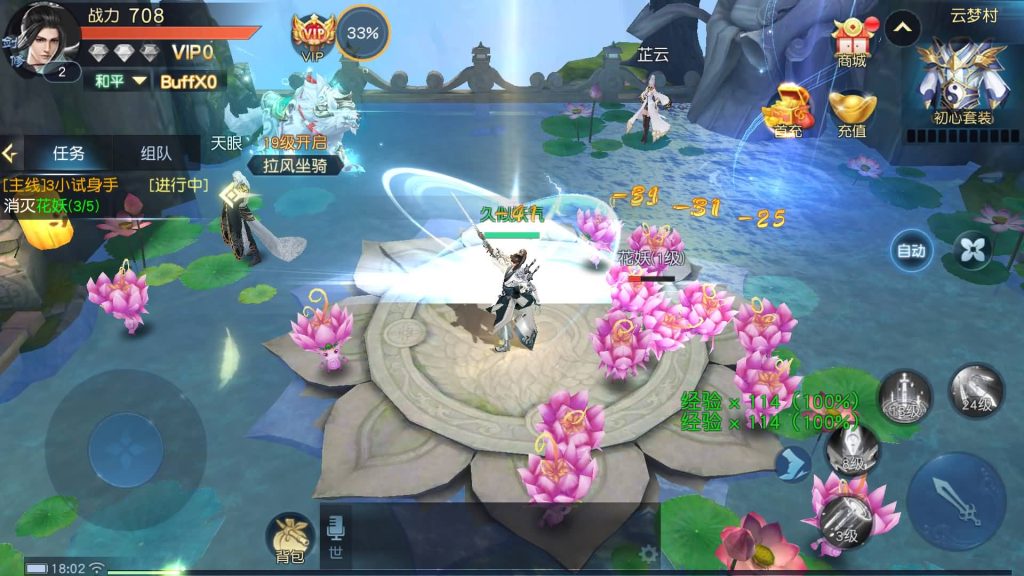Switch to the 任务 quest tab
Image resolution: width=1024 pixels, height=576 pixels.
tap(69, 153)
